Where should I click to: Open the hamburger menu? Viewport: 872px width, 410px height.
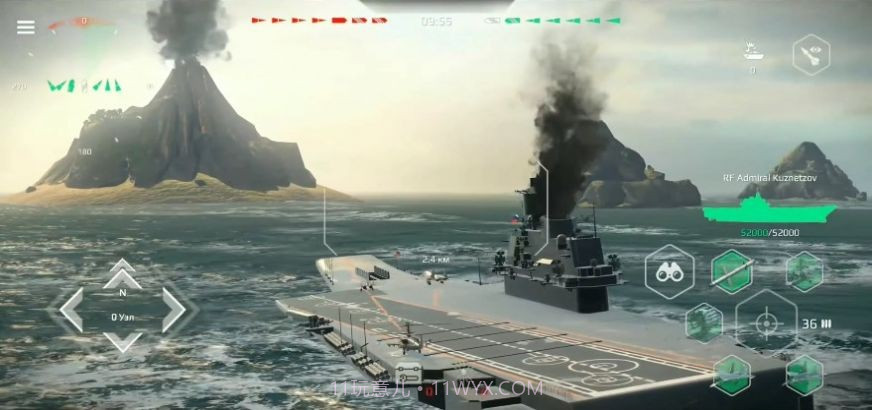pos(26,27)
